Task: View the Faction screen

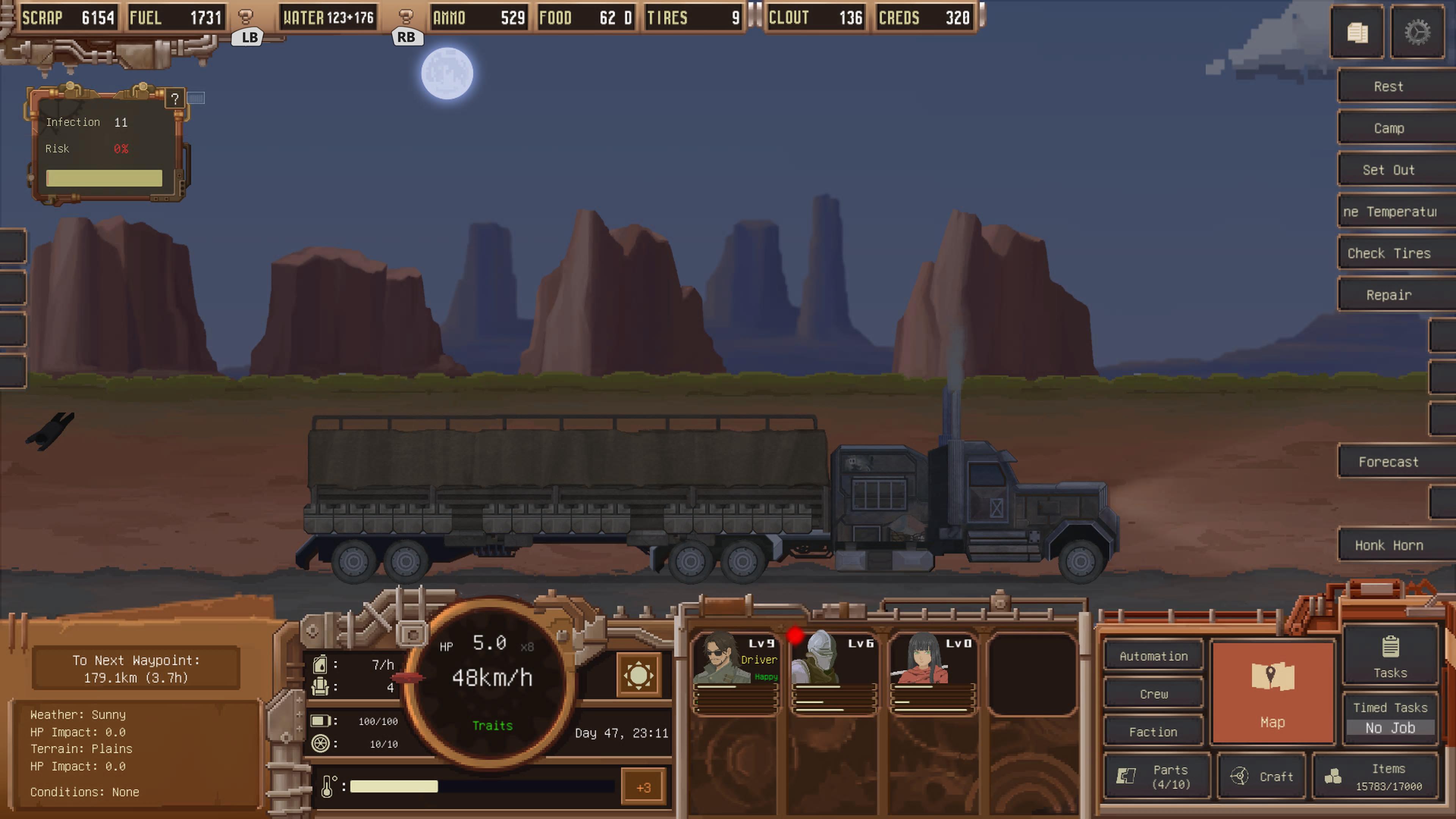Action: [1153, 732]
